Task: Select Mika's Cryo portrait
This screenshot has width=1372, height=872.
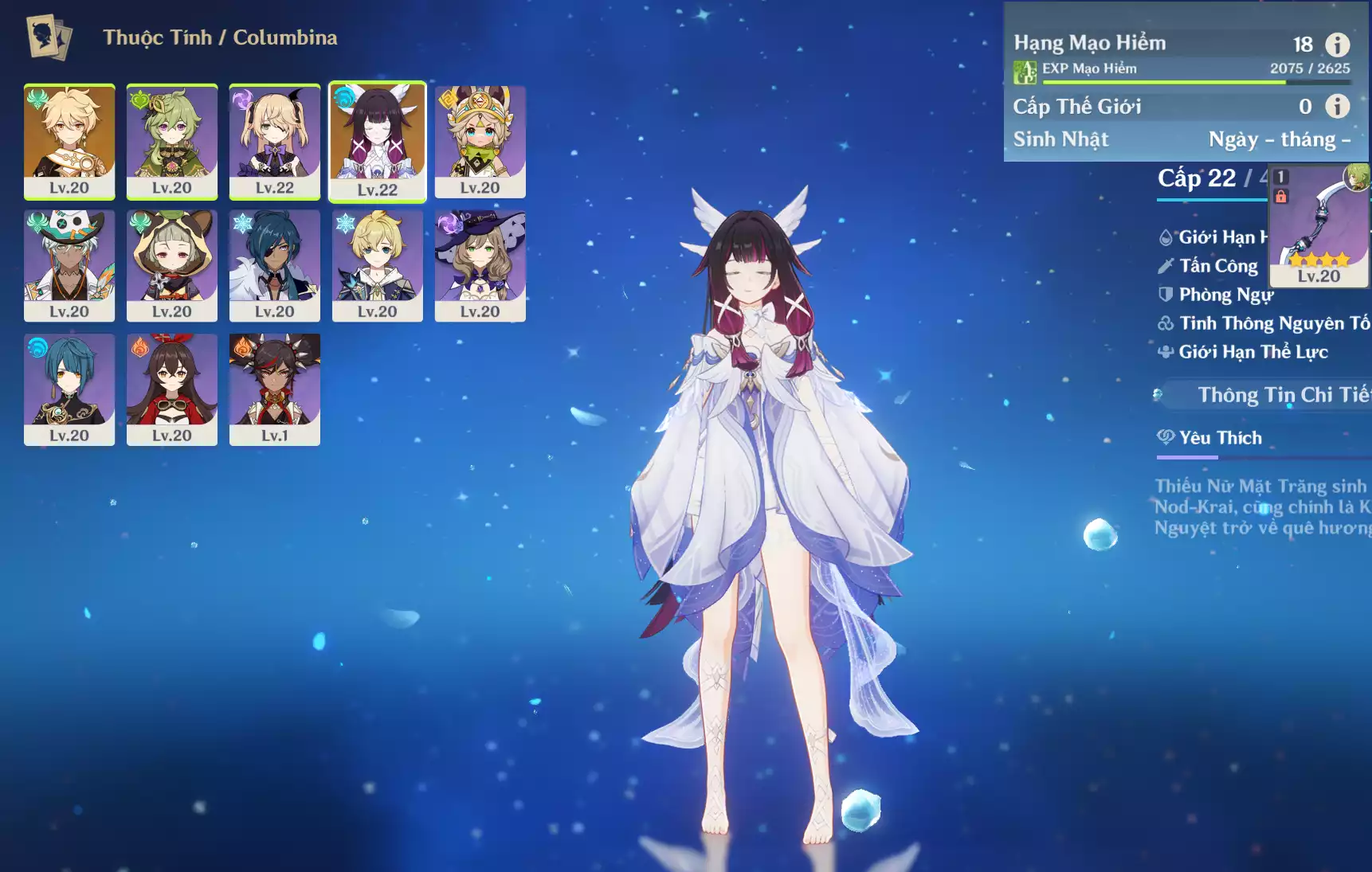Action: pyautogui.click(x=378, y=265)
